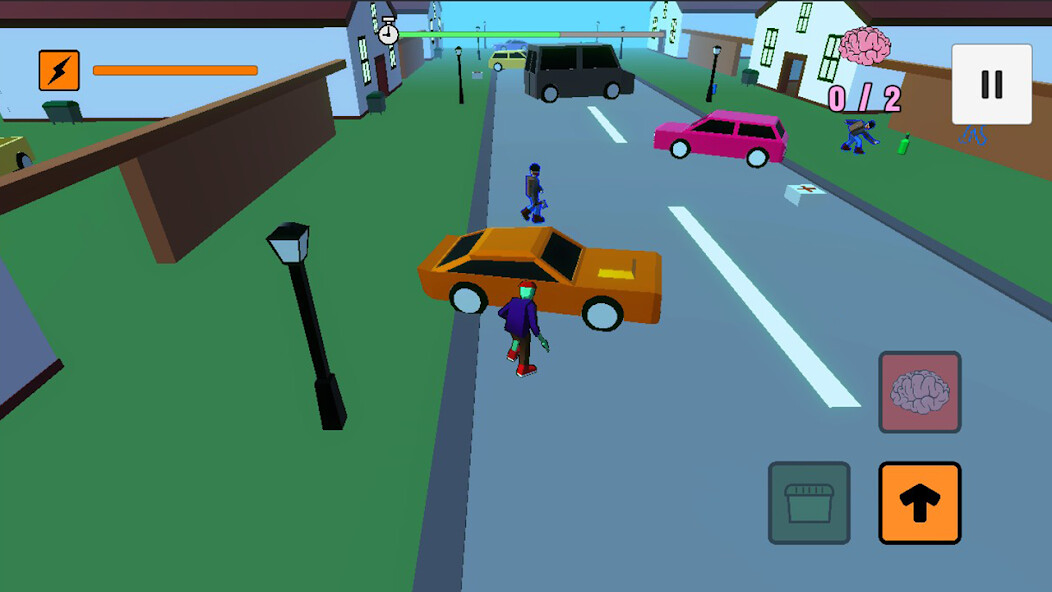
Task: Activate the lightning bolt sprint icon
Action: pyautogui.click(x=59, y=70)
